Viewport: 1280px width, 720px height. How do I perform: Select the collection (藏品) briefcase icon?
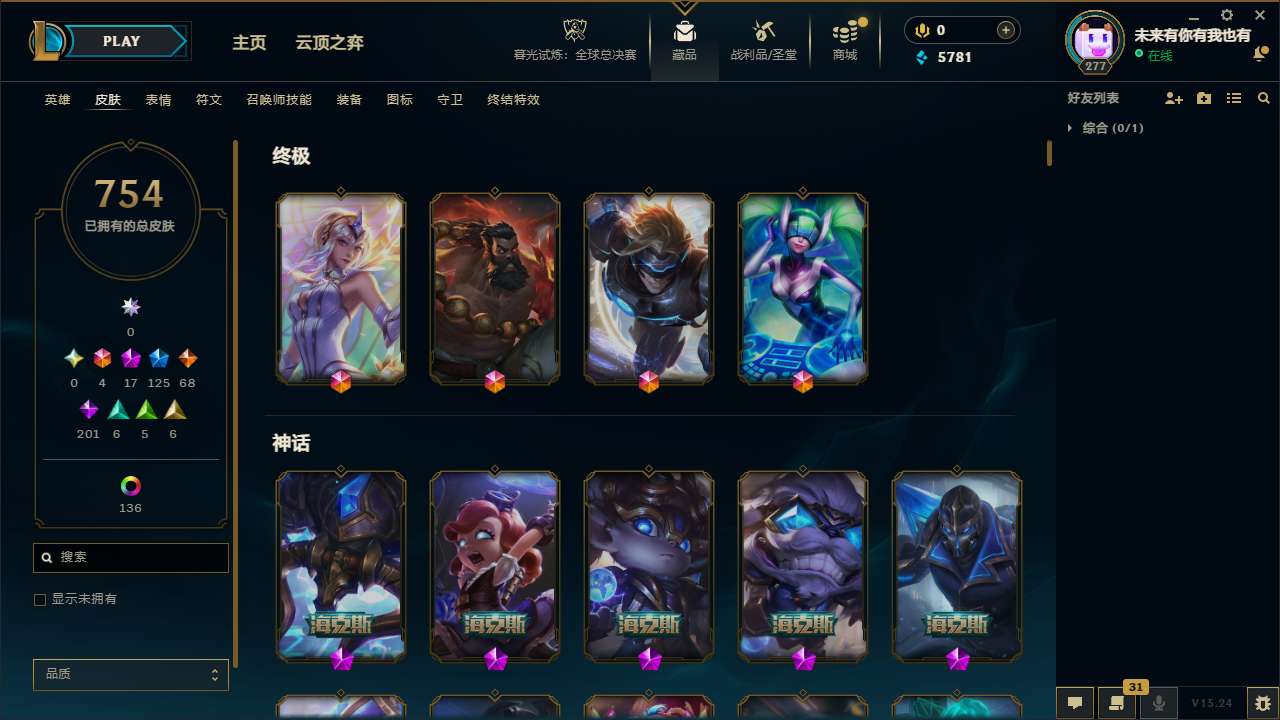(684, 30)
